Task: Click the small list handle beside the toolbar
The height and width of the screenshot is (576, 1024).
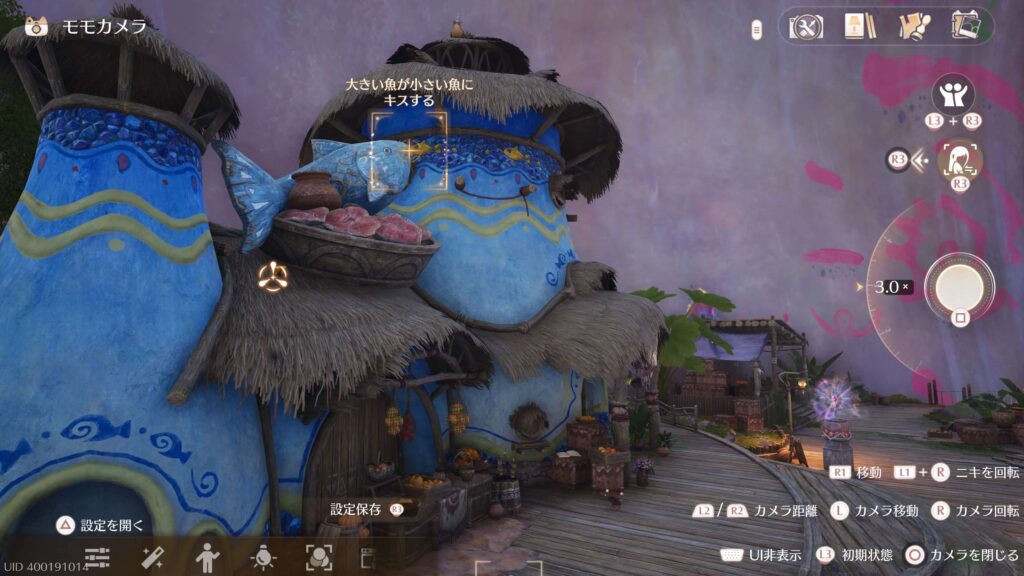Action: [x=757, y=28]
